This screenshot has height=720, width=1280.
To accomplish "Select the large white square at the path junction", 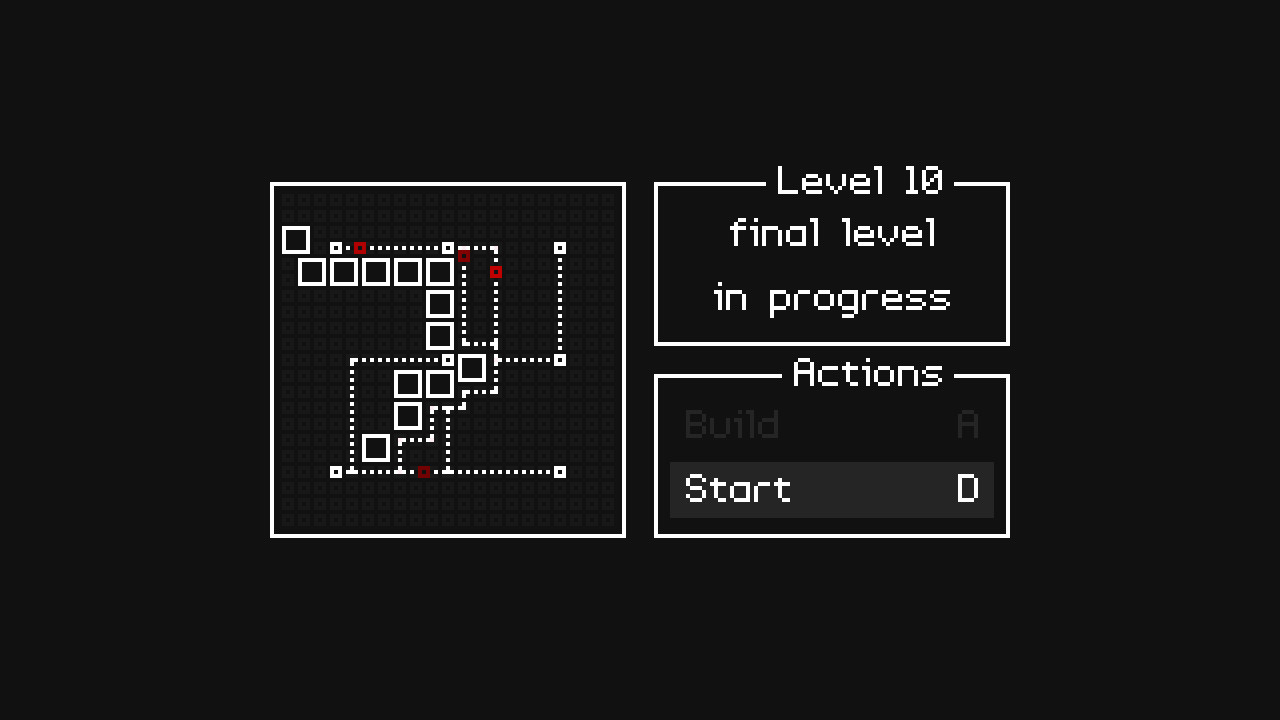I will [x=472, y=369].
